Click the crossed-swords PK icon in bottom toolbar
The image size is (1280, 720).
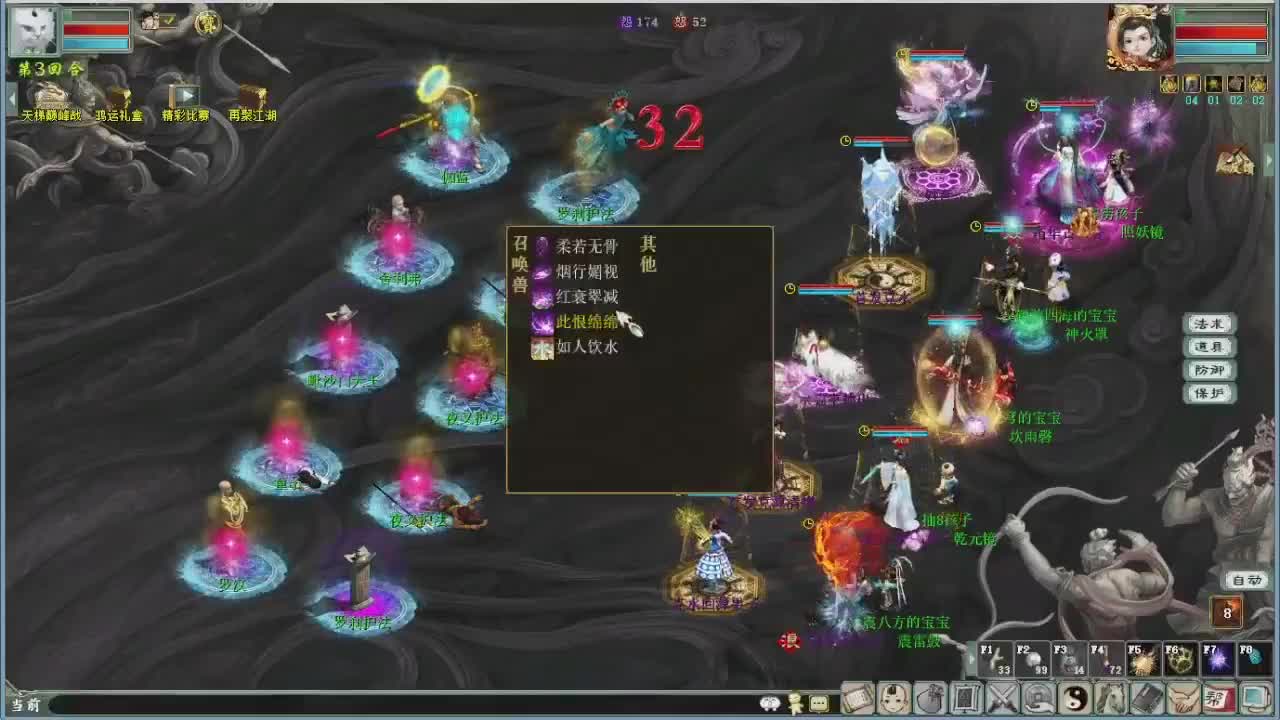pyautogui.click(x=1001, y=697)
